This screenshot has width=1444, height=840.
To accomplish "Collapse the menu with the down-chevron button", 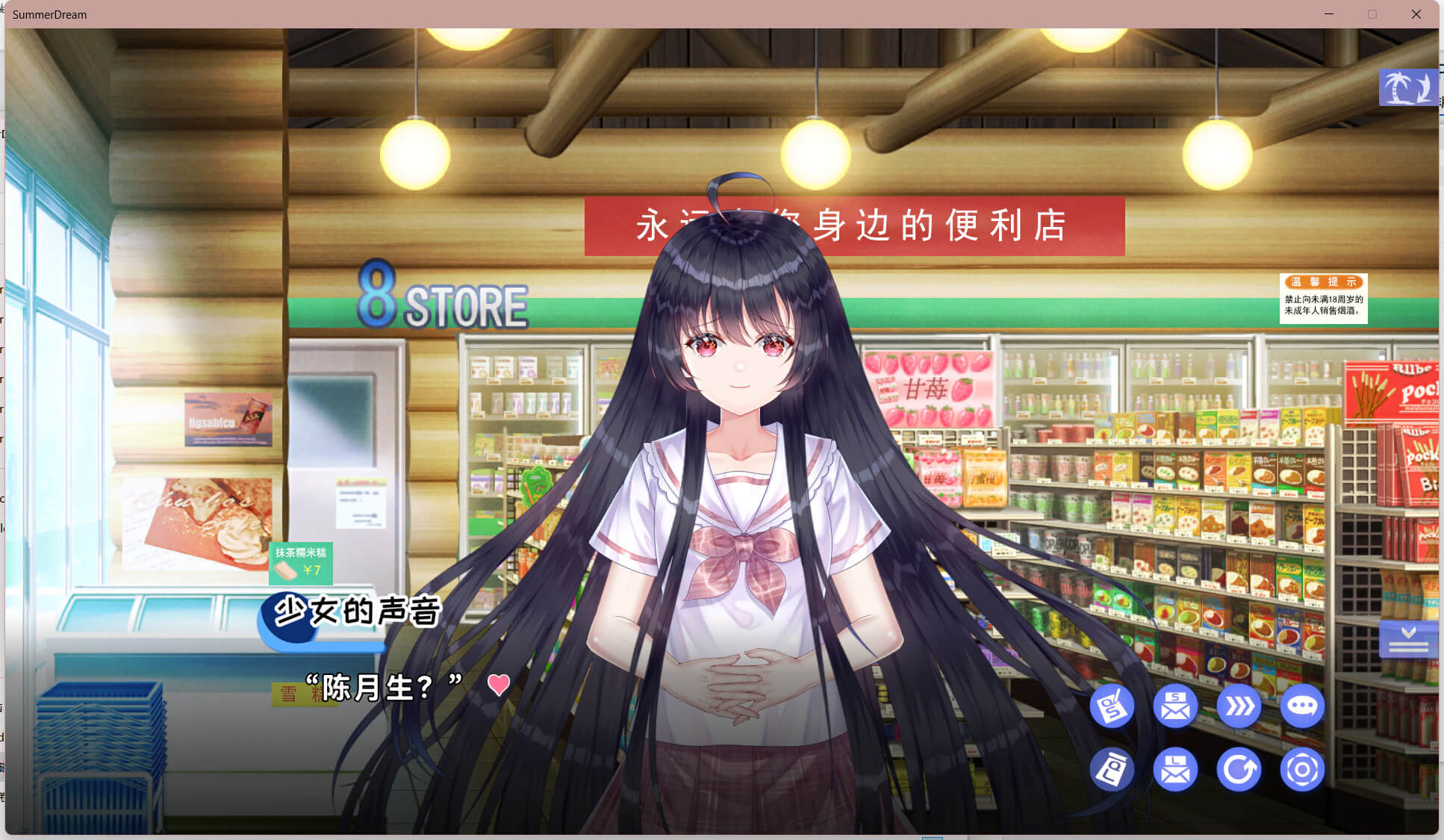I will (1408, 639).
